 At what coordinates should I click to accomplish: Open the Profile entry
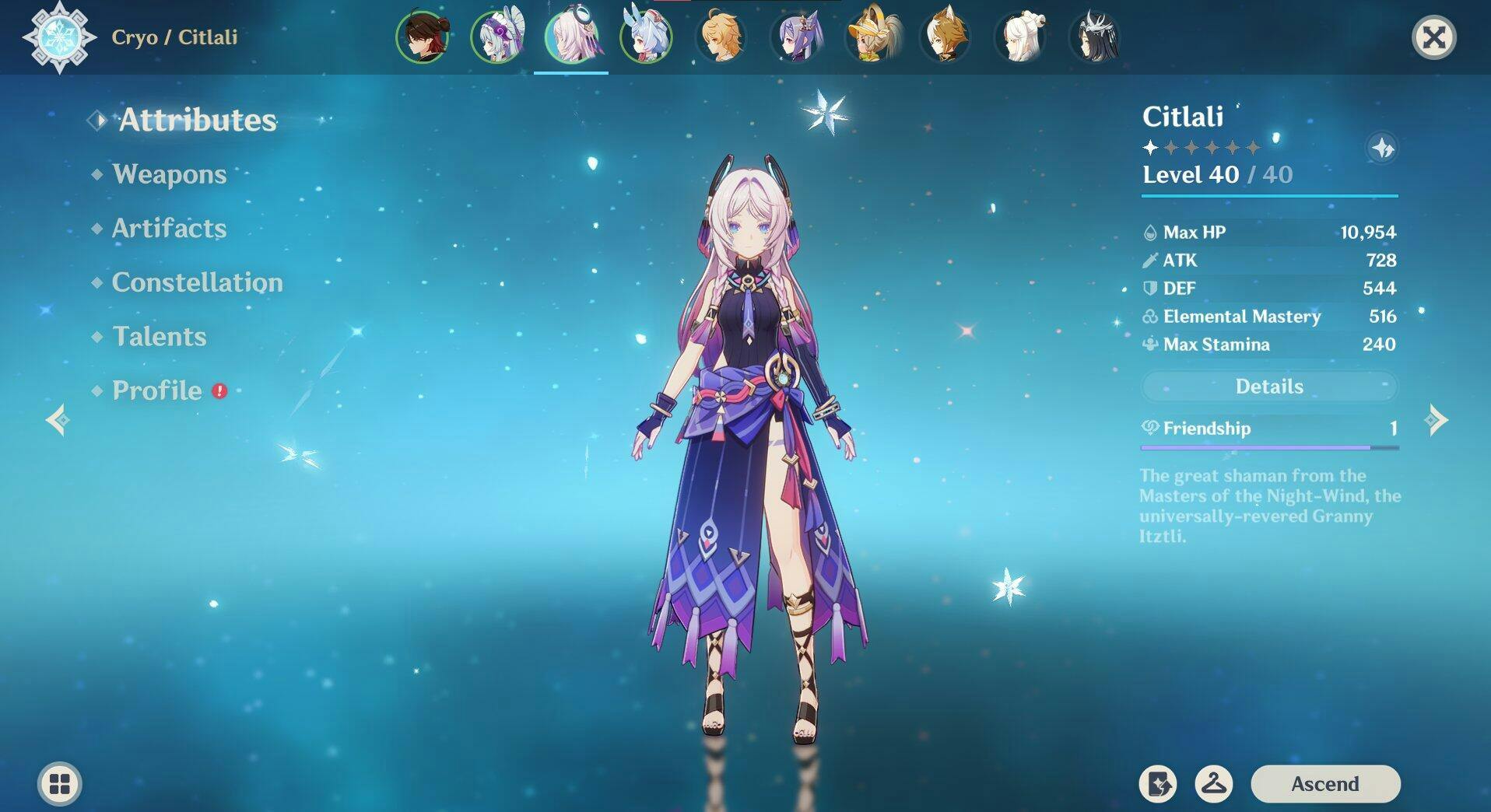pyautogui.click(x=157, y=390)
